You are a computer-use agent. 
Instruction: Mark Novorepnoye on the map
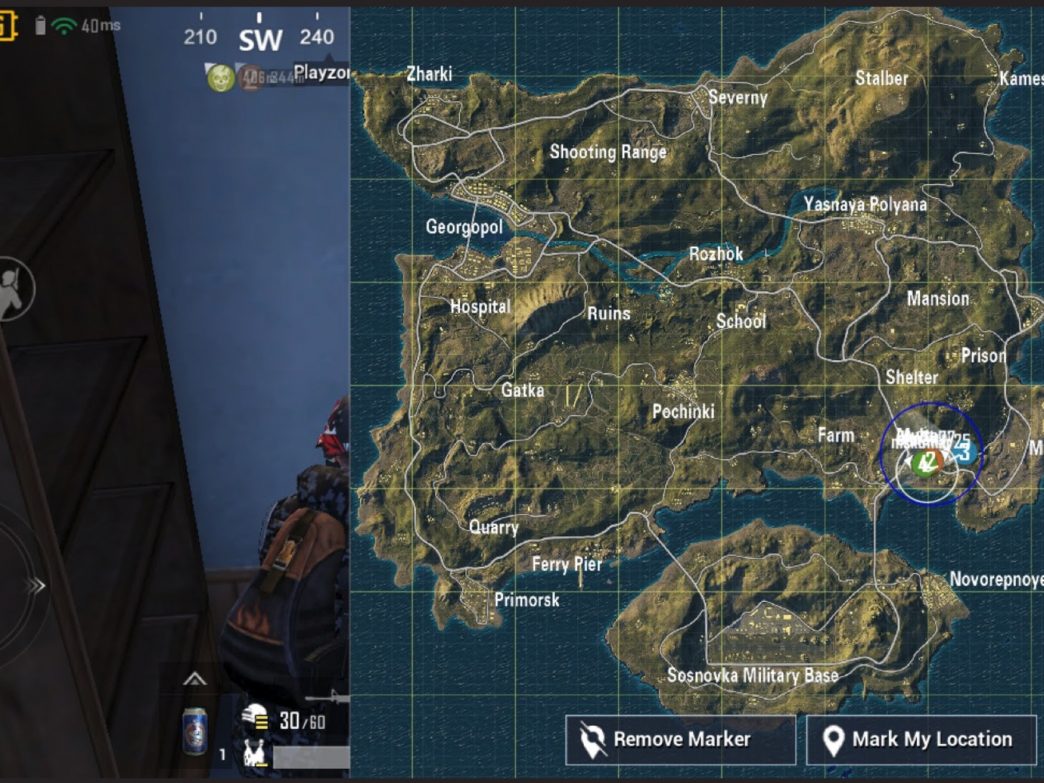pyautogui.click(x=995, y=580)
